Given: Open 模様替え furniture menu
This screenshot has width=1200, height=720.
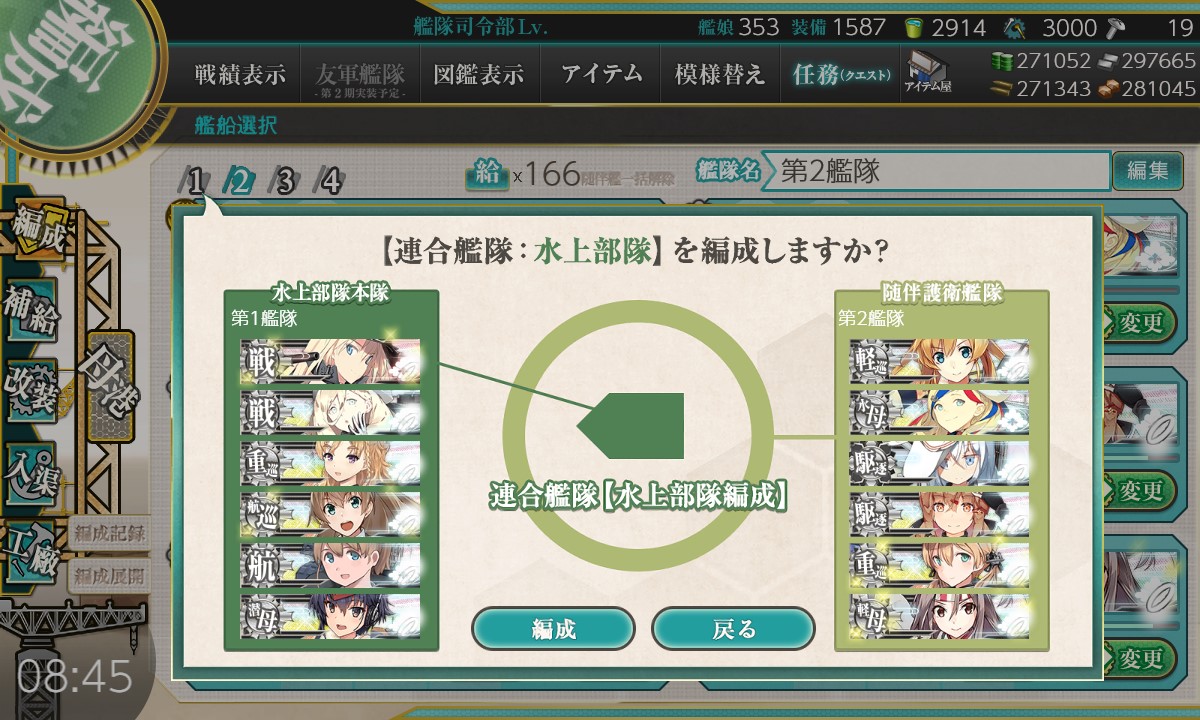Looking at the screenshot, I should (719, 75).
